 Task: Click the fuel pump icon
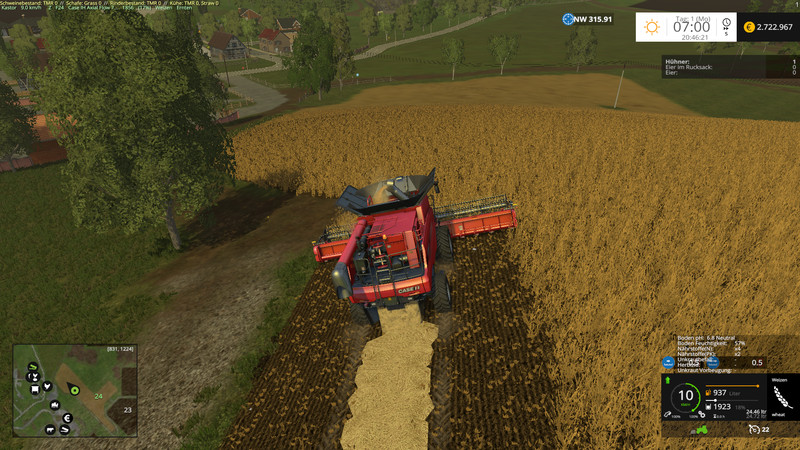(x=709, y=393)
